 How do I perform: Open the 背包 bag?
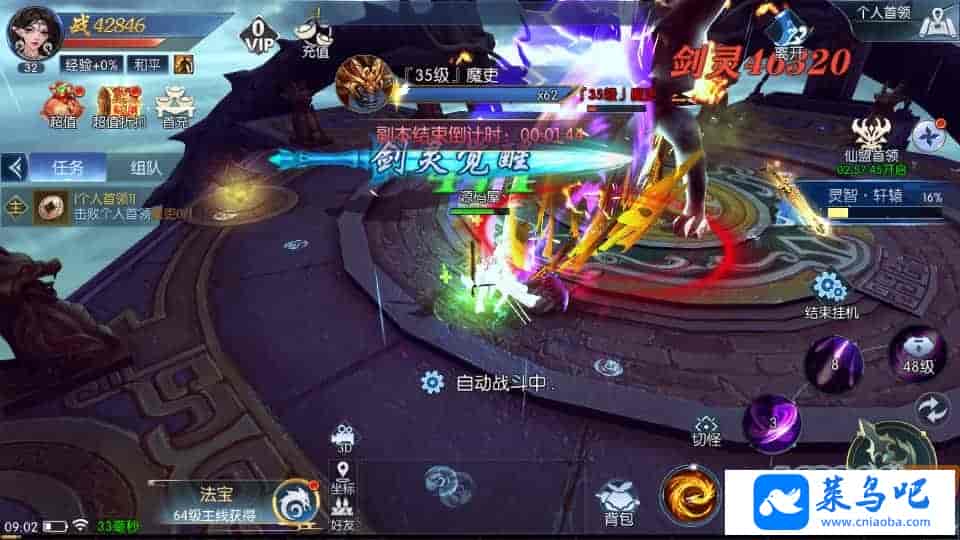(618, 500)
